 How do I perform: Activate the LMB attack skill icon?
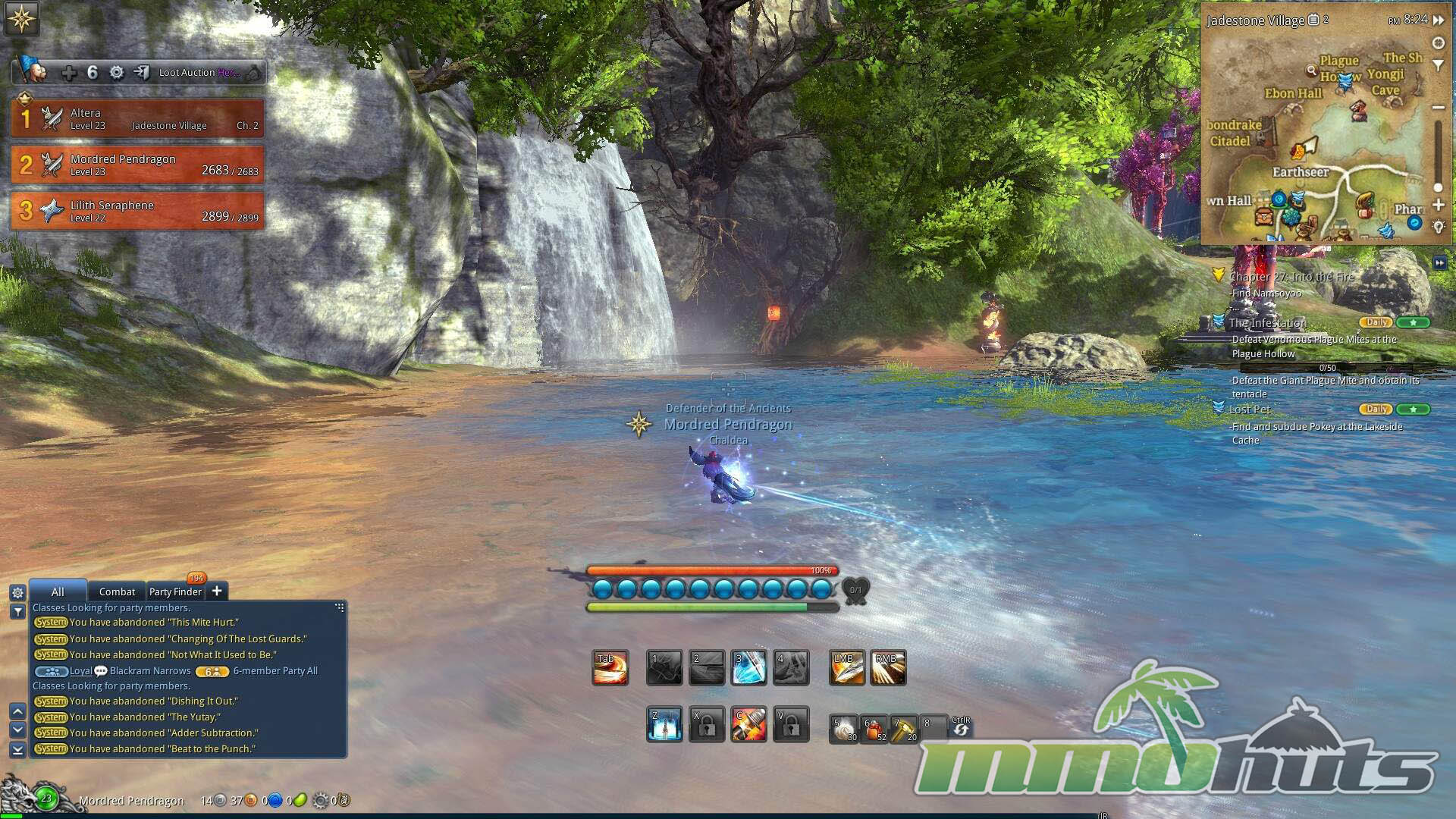tap(847, 668)
